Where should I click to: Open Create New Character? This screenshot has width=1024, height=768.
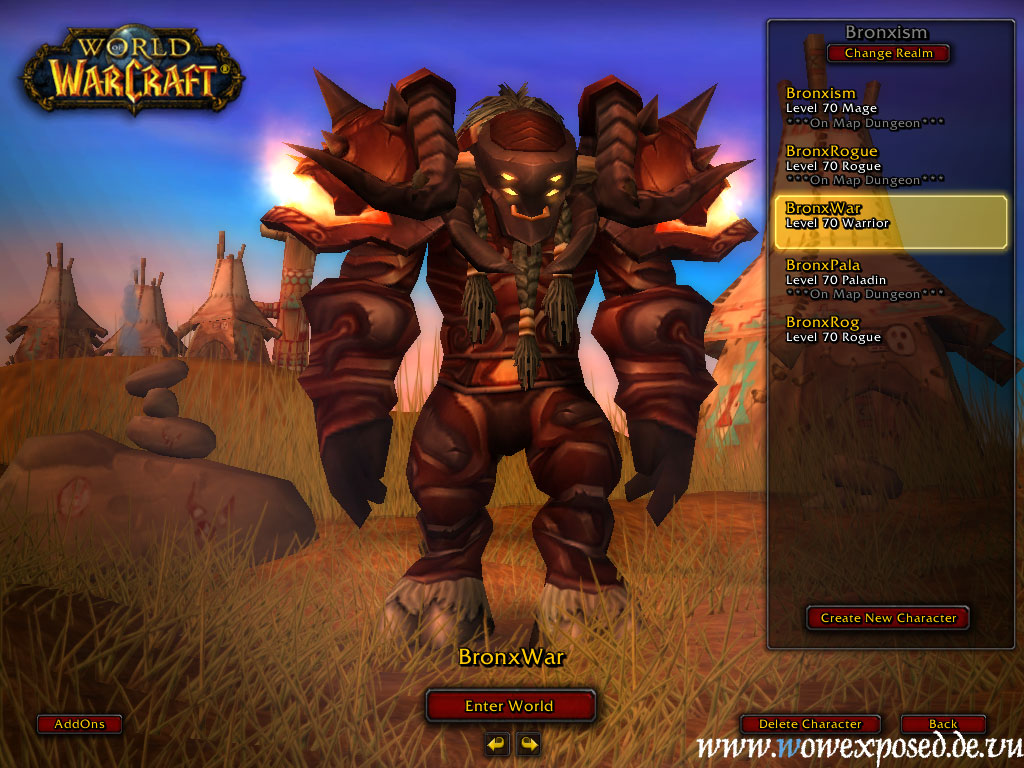[x=888, y=618]
